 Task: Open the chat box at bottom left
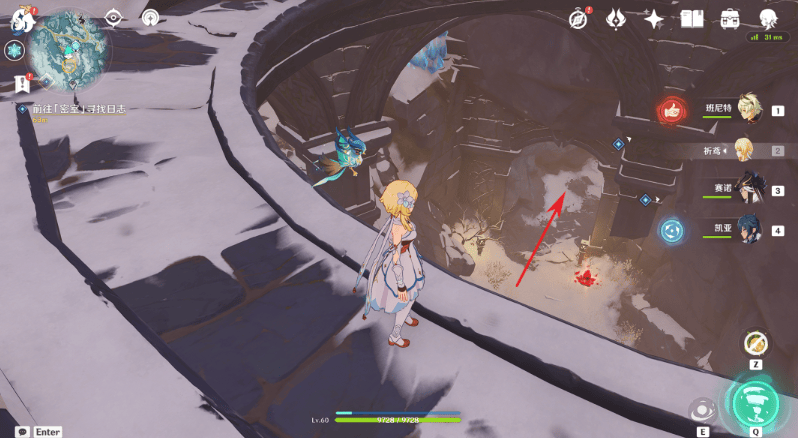point(22,431)
